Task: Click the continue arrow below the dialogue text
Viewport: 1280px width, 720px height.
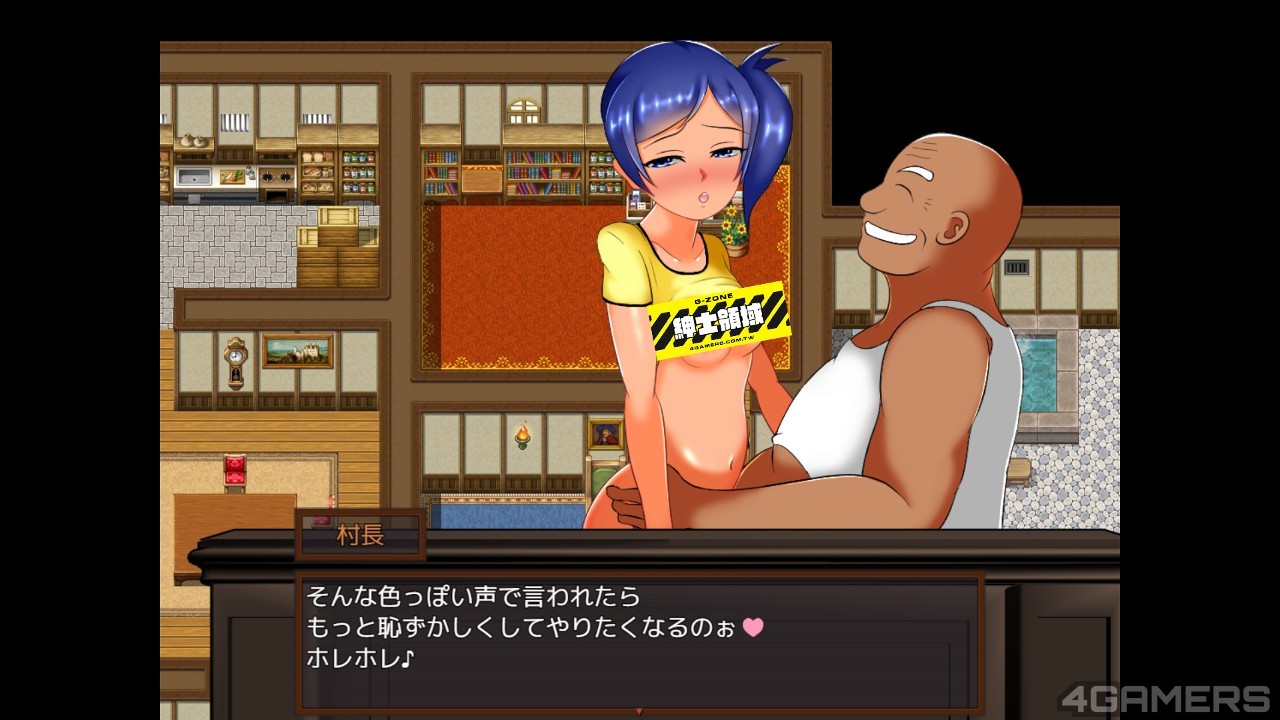Action: click(639, 711)
